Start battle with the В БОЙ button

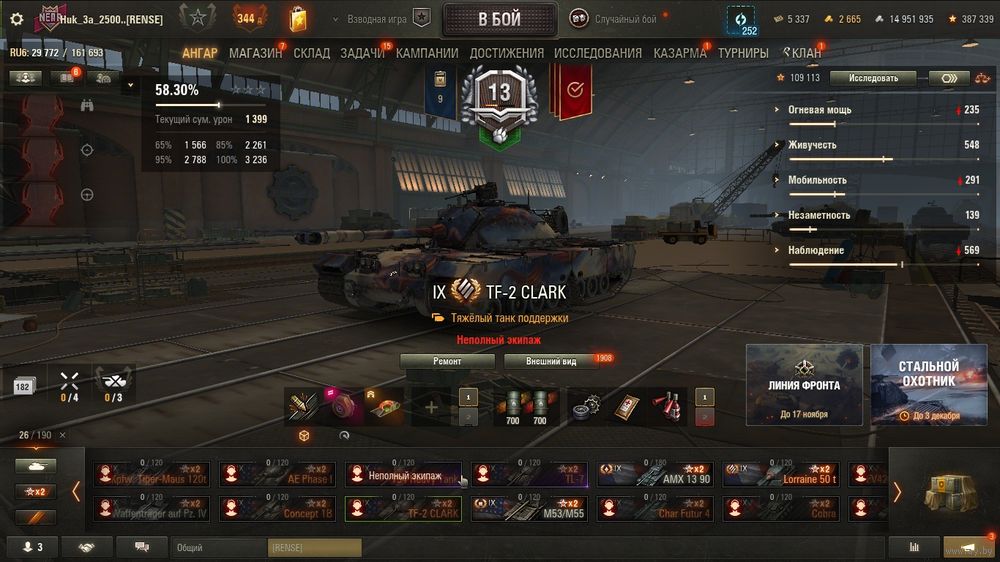coord(499,19)
